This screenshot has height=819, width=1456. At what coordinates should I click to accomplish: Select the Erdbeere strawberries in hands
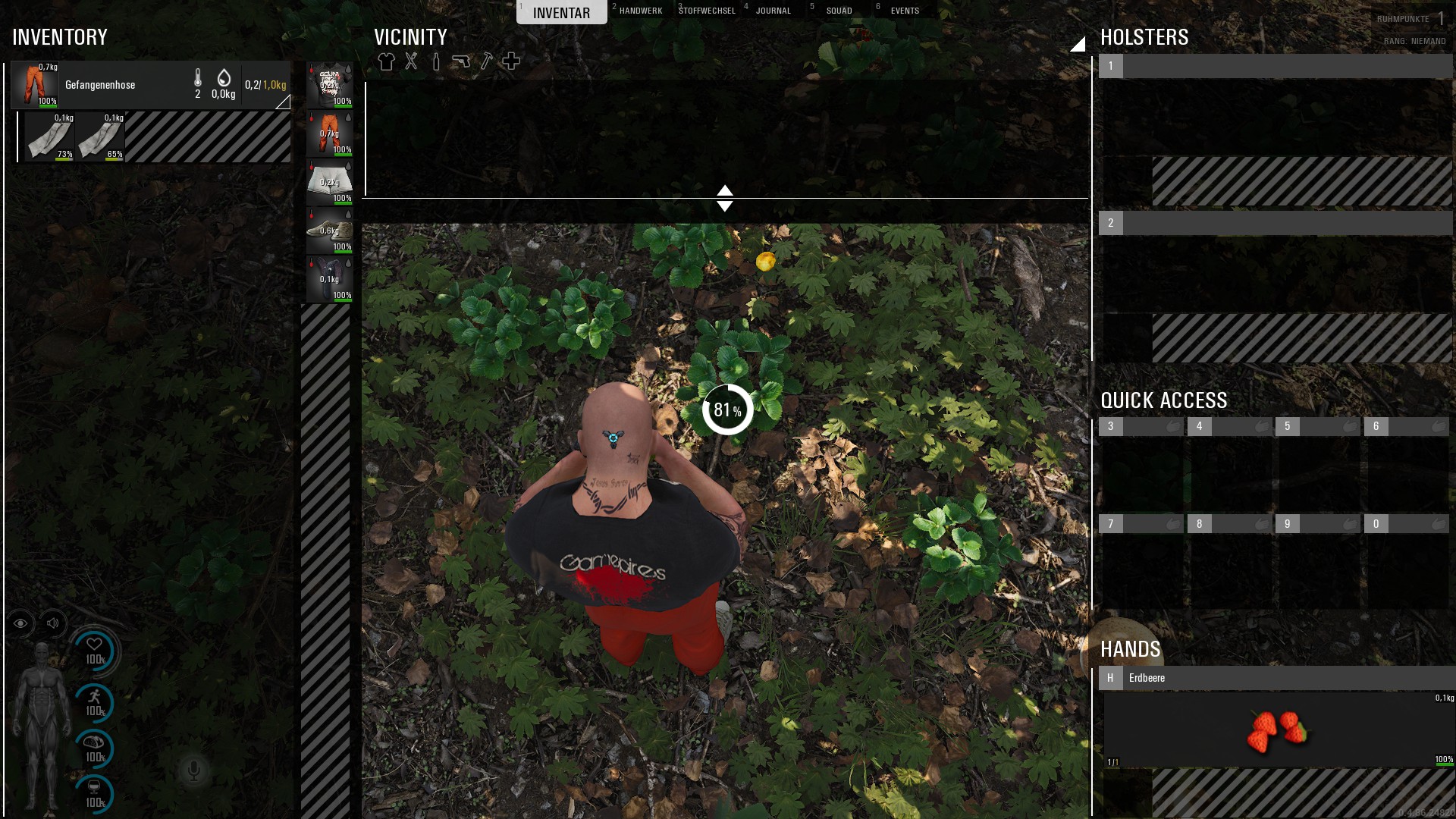(1277, 730)
